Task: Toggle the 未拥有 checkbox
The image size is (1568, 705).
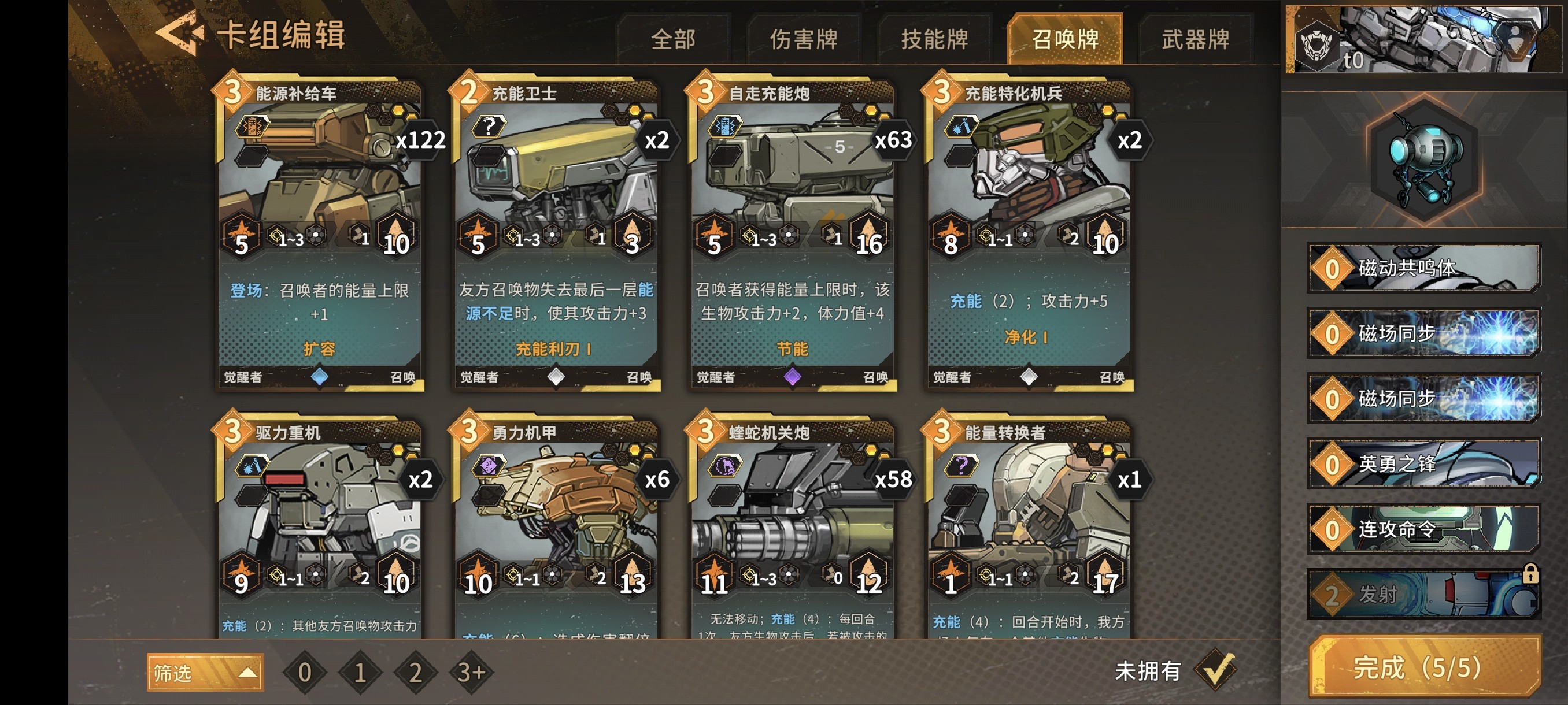Action: (x=1215, y=670)
